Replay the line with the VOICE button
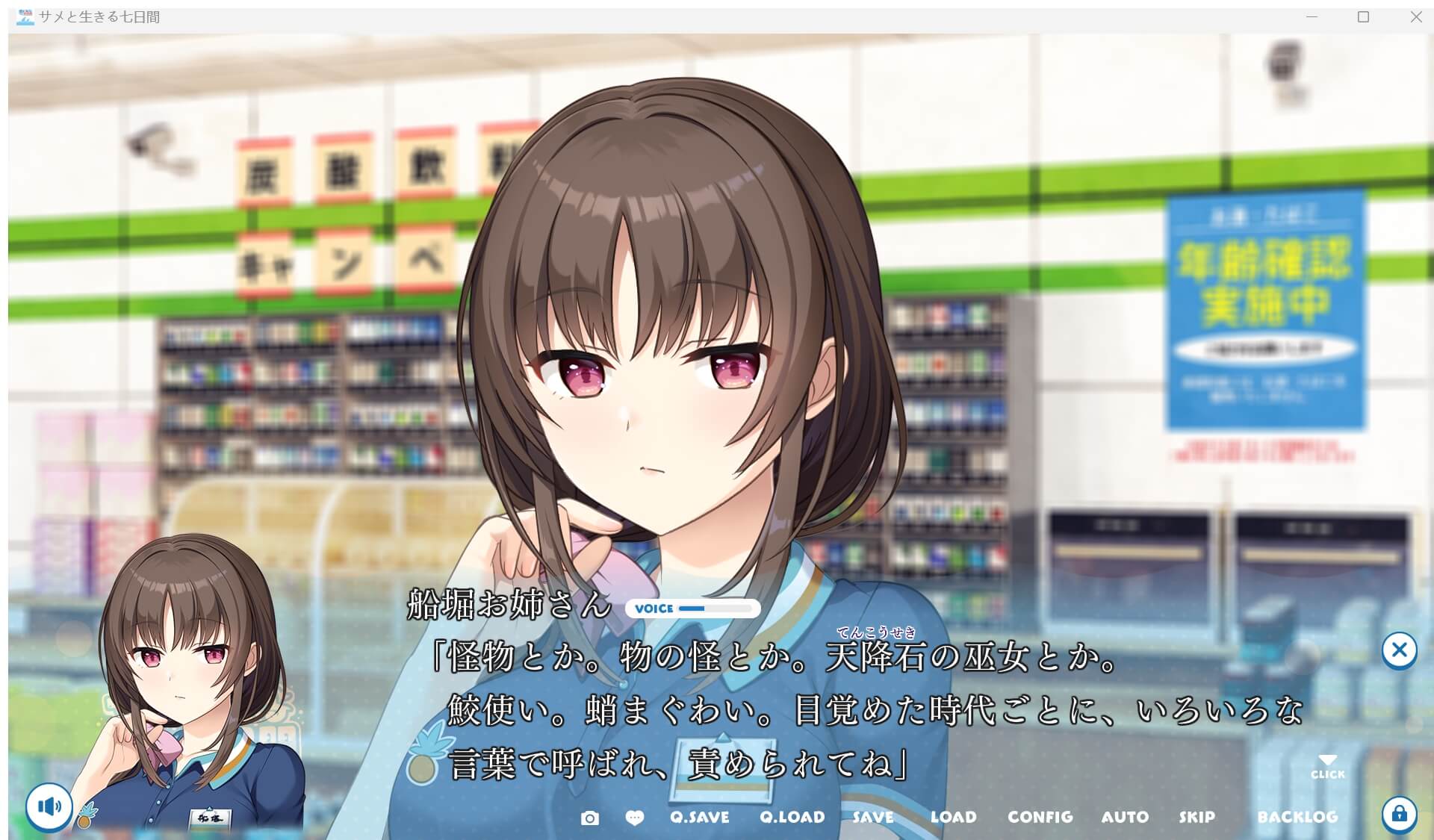 [x=652, y=609]
